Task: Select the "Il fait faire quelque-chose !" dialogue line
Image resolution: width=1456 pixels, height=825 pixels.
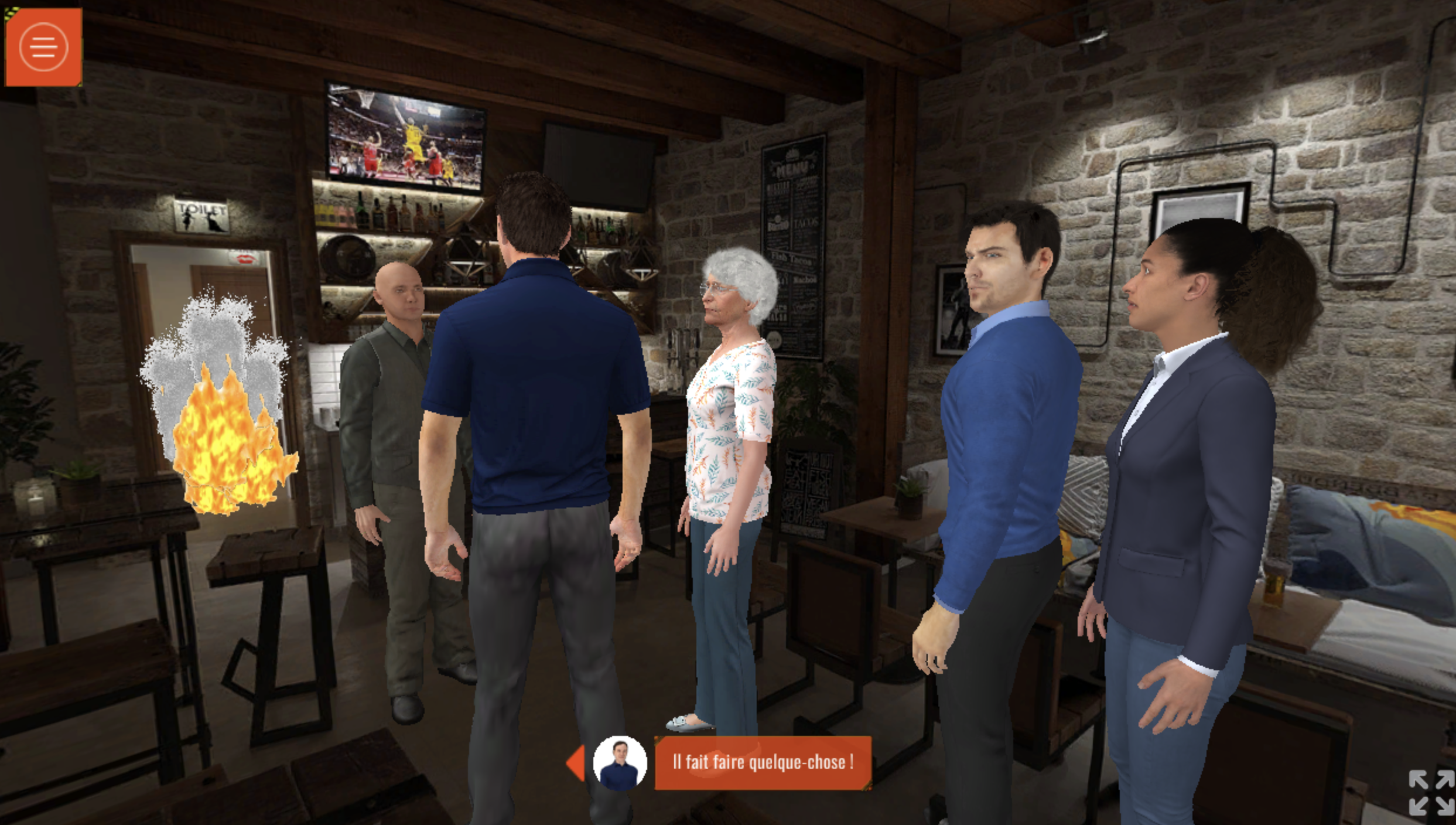Action: click(x=763, y=762)
